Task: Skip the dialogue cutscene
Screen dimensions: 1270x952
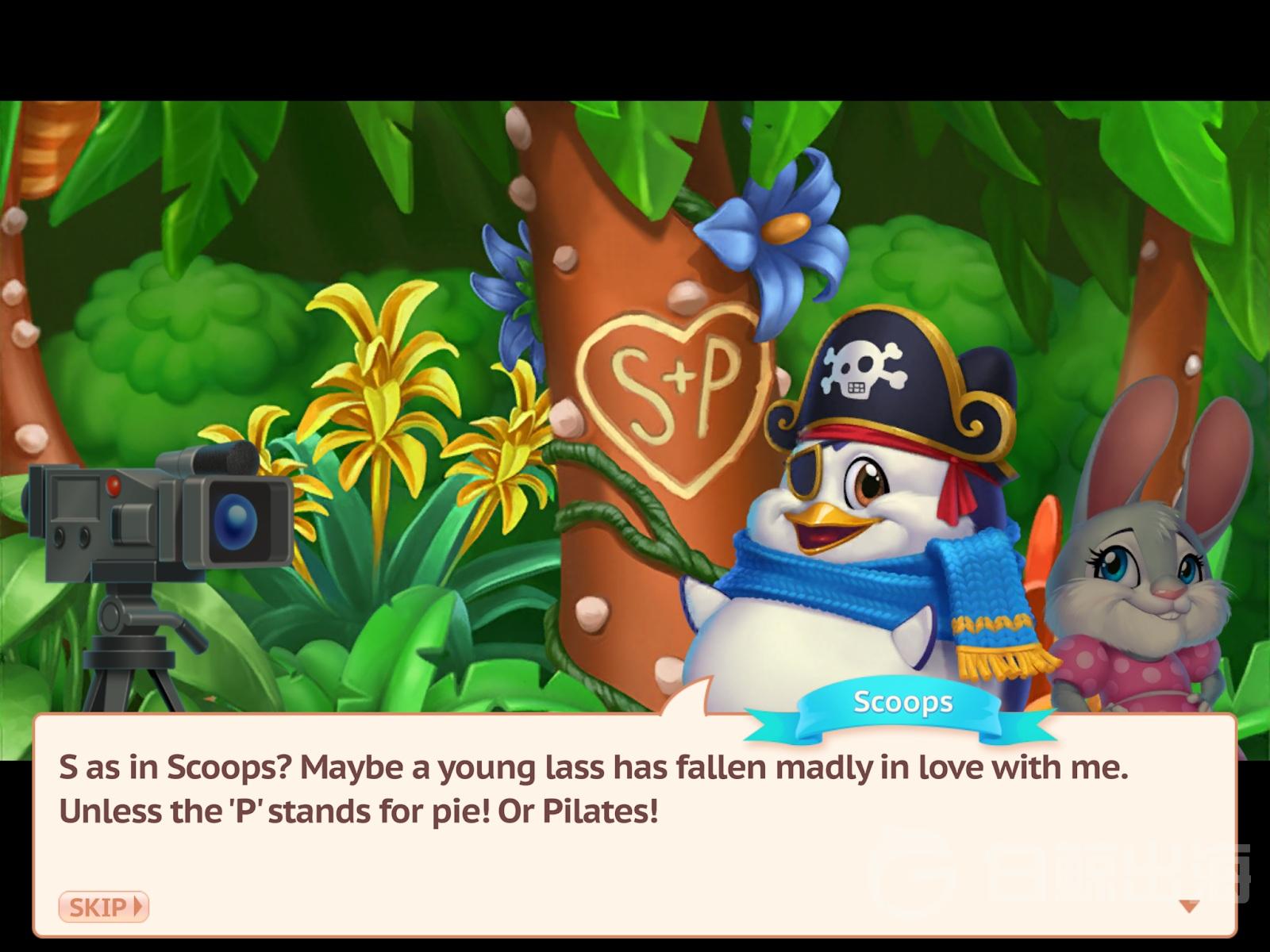Action: [x=103, y=906]
